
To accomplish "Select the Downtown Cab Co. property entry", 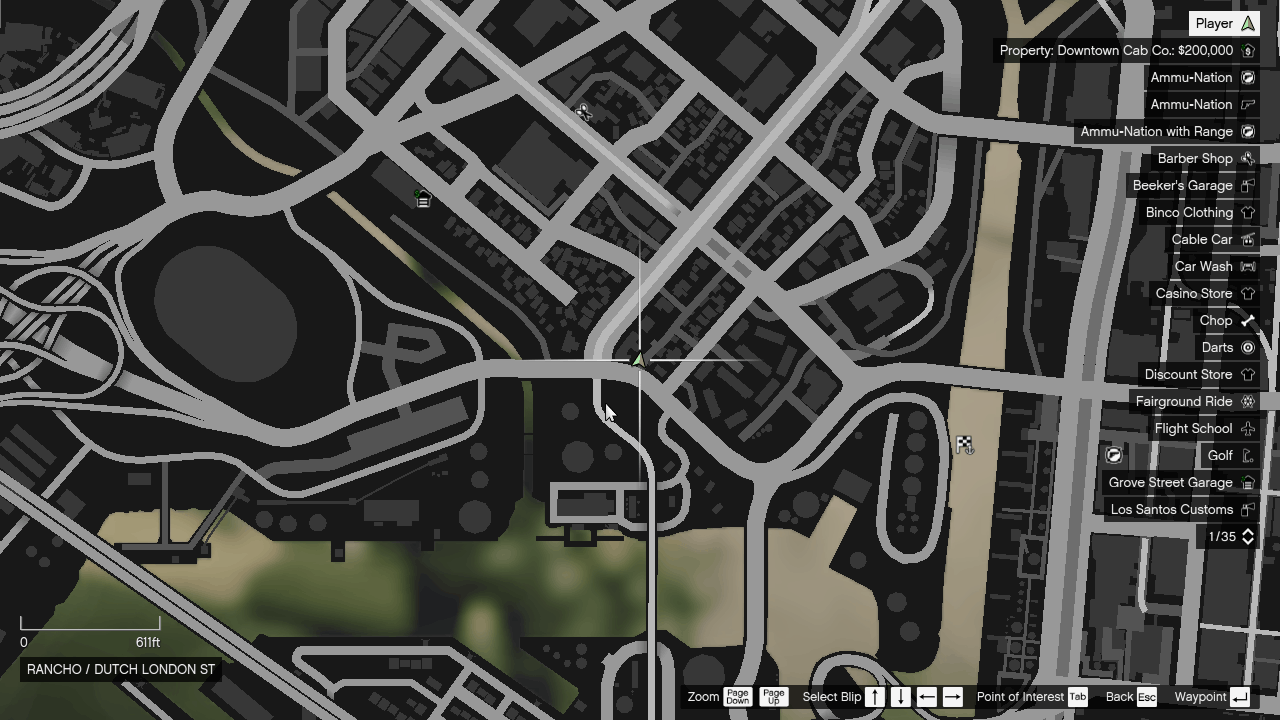I will coord(1127,50).
